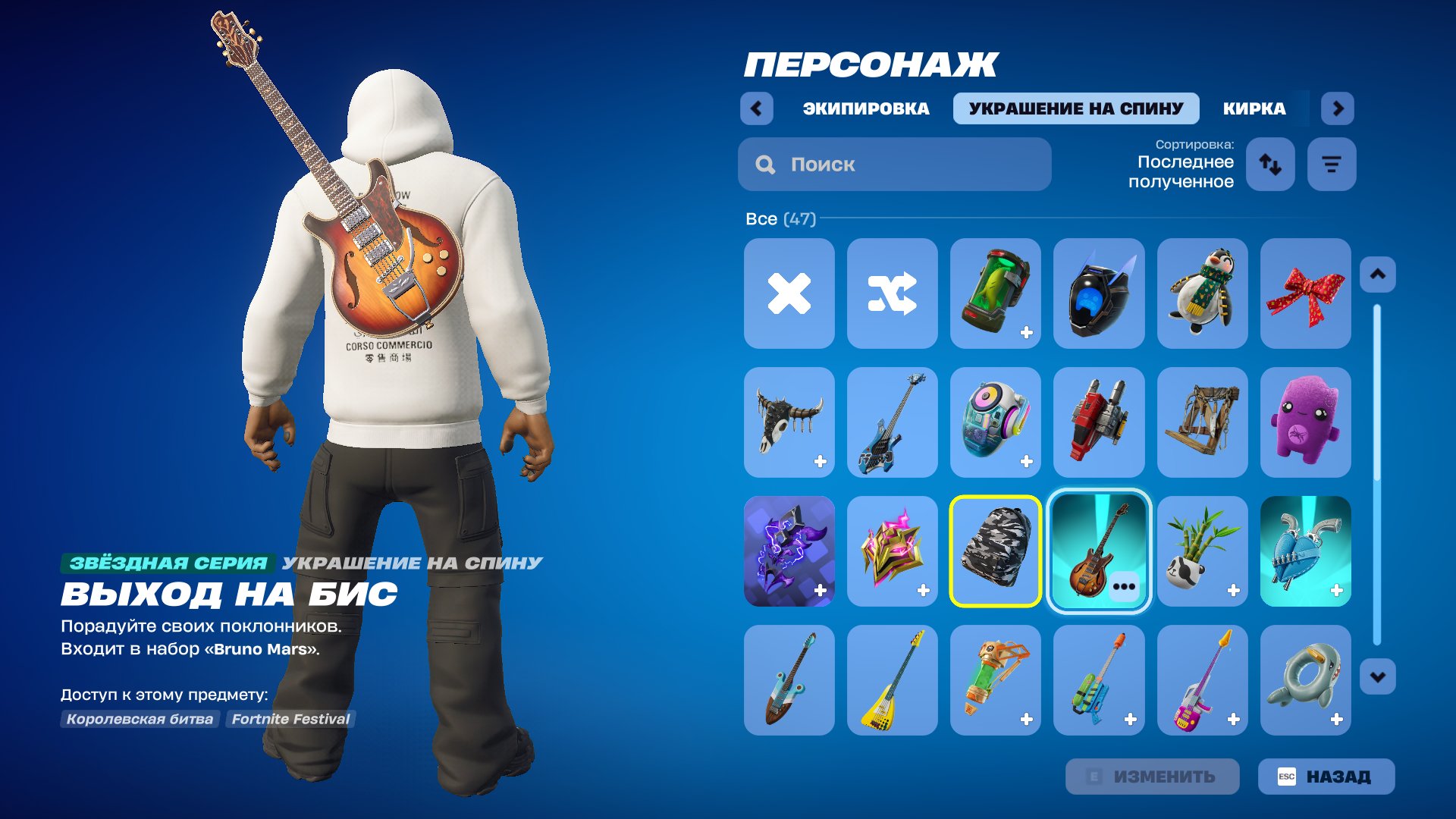Open the Кирка tab
1456x819 pixels.
coord(1254,108)
